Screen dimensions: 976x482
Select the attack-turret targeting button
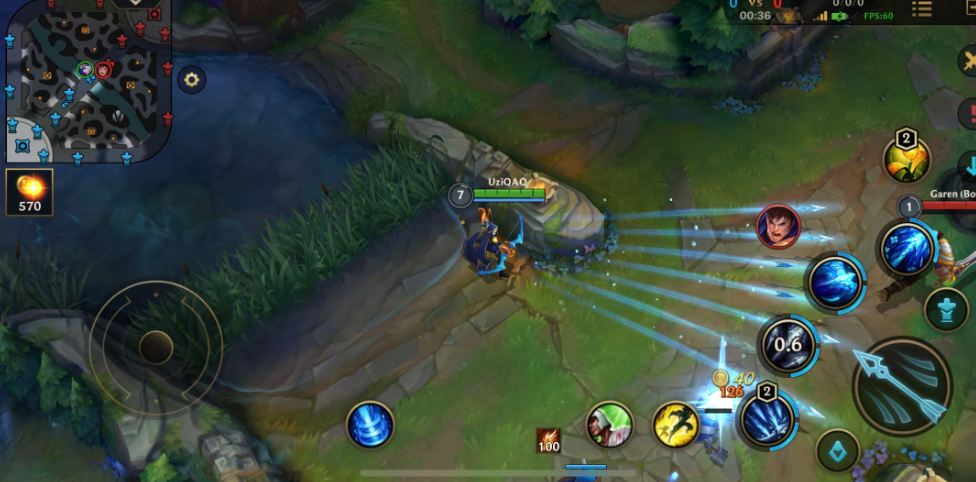point(946,309)
